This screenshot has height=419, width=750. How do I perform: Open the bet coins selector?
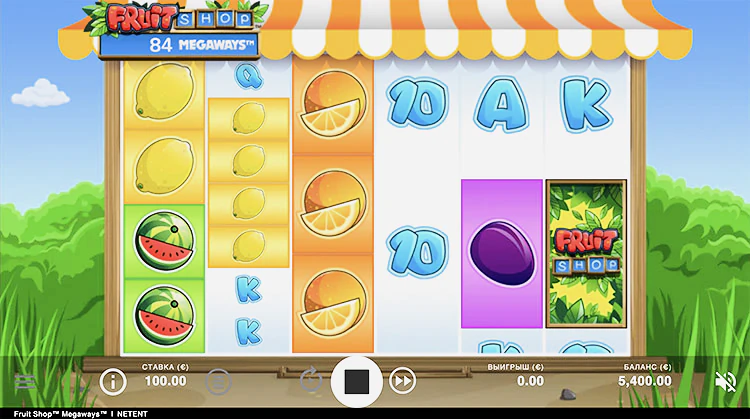click(x=218, y=381)
